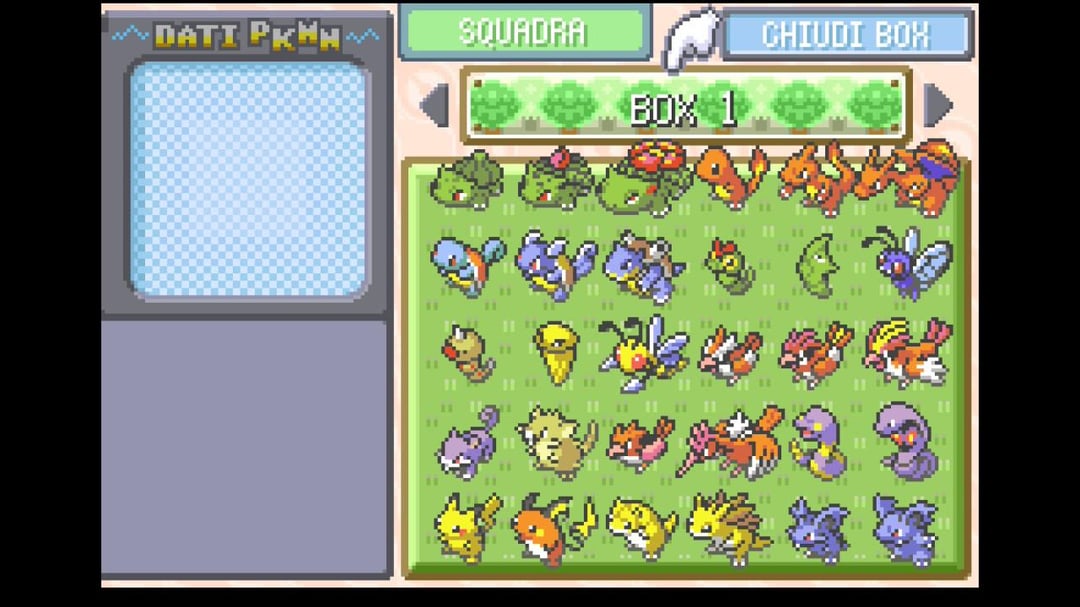
Task: Choose Blastoise from the box
Action: pyautogui.click(x=642, y=267)
